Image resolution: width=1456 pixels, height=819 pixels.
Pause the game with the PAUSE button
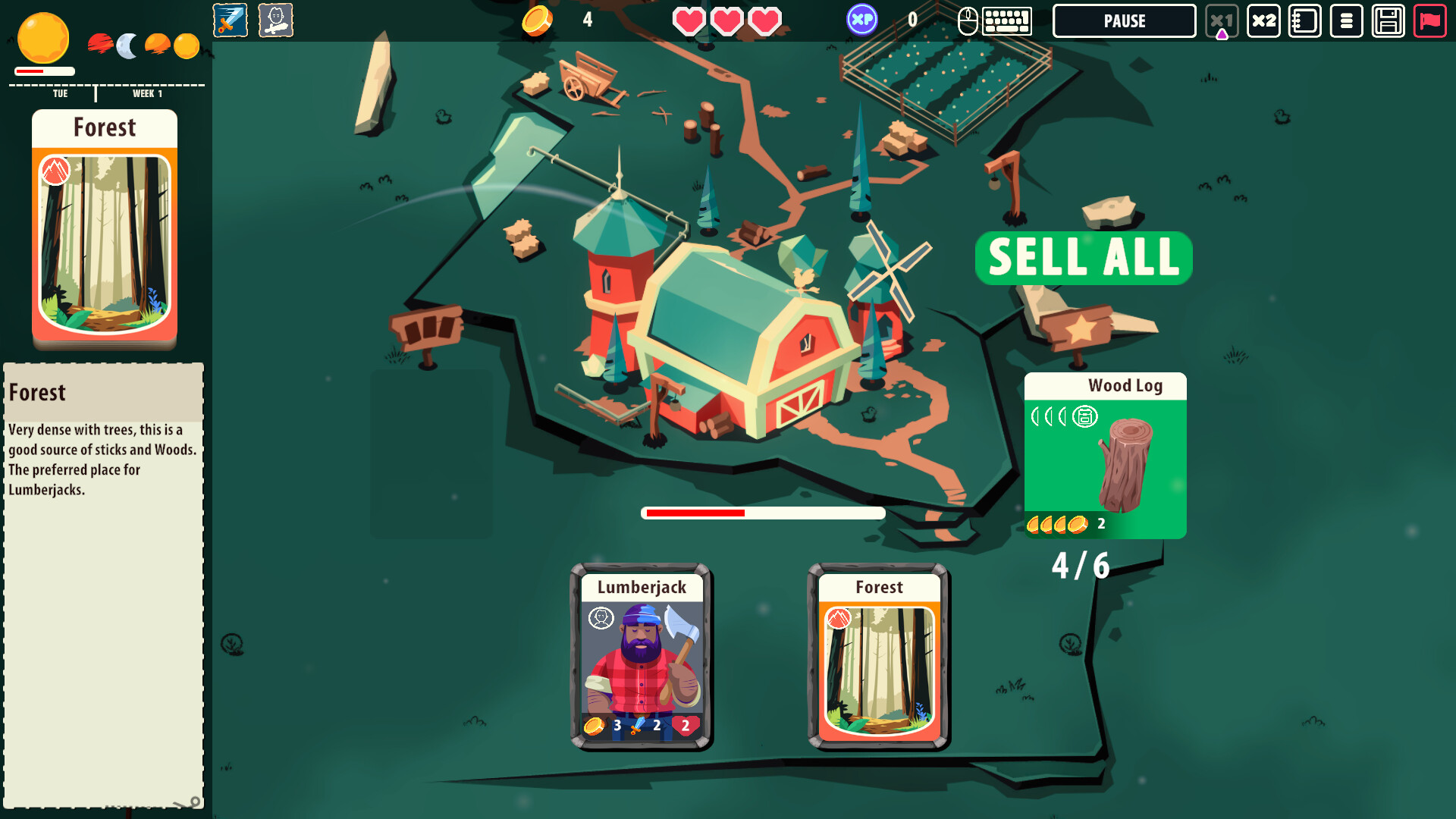[x=1124, y=20]
